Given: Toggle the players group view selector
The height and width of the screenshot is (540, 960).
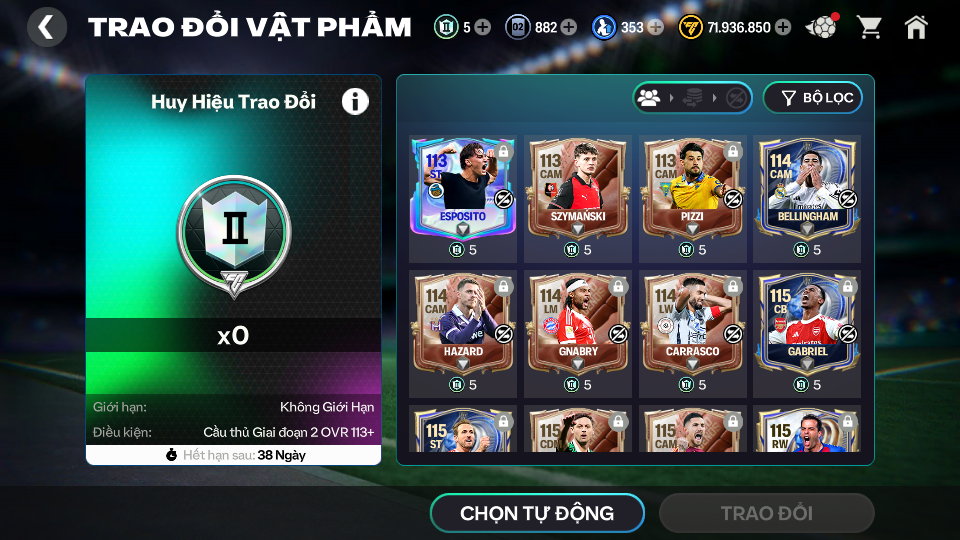Looking at the screenshot, I should (649, 98).
